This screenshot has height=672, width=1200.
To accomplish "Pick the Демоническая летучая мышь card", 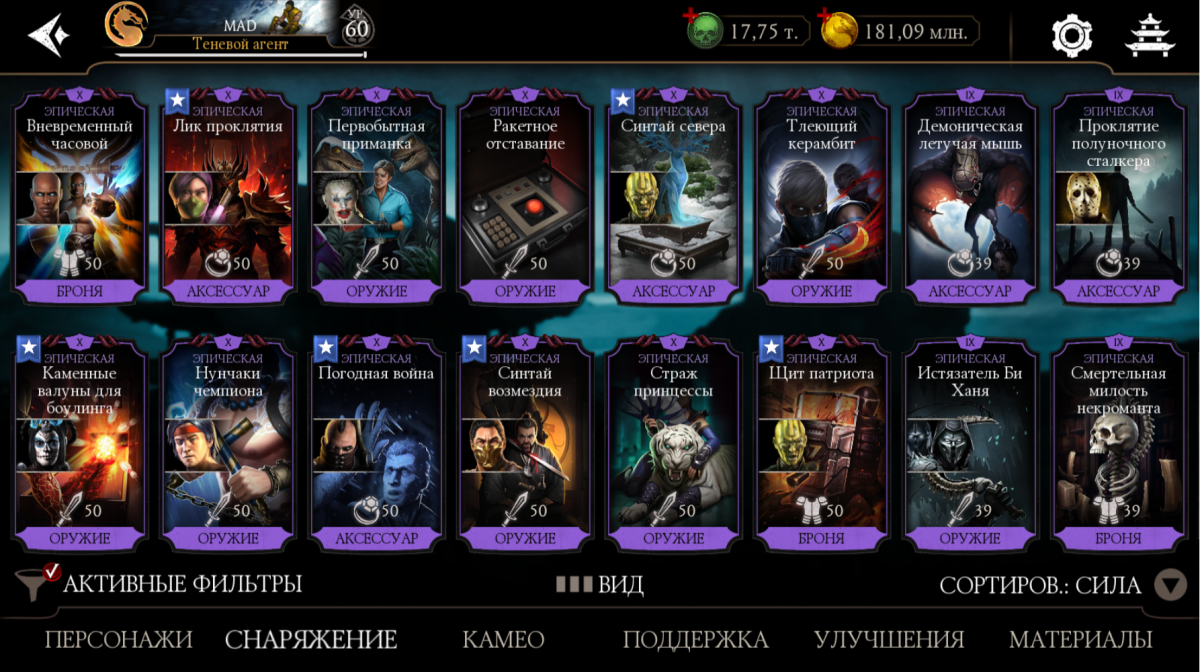I will [970, 195].
